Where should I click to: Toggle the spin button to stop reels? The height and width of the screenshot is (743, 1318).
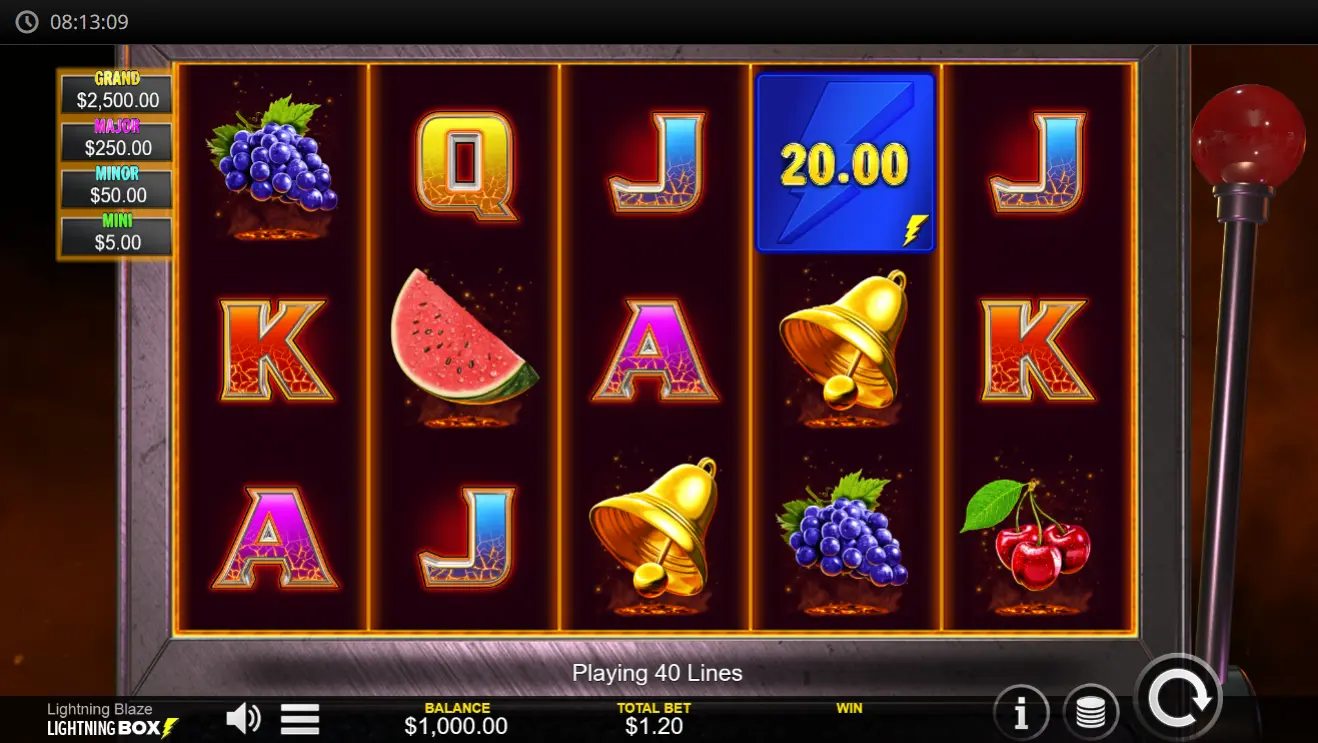click(1180, 697)
